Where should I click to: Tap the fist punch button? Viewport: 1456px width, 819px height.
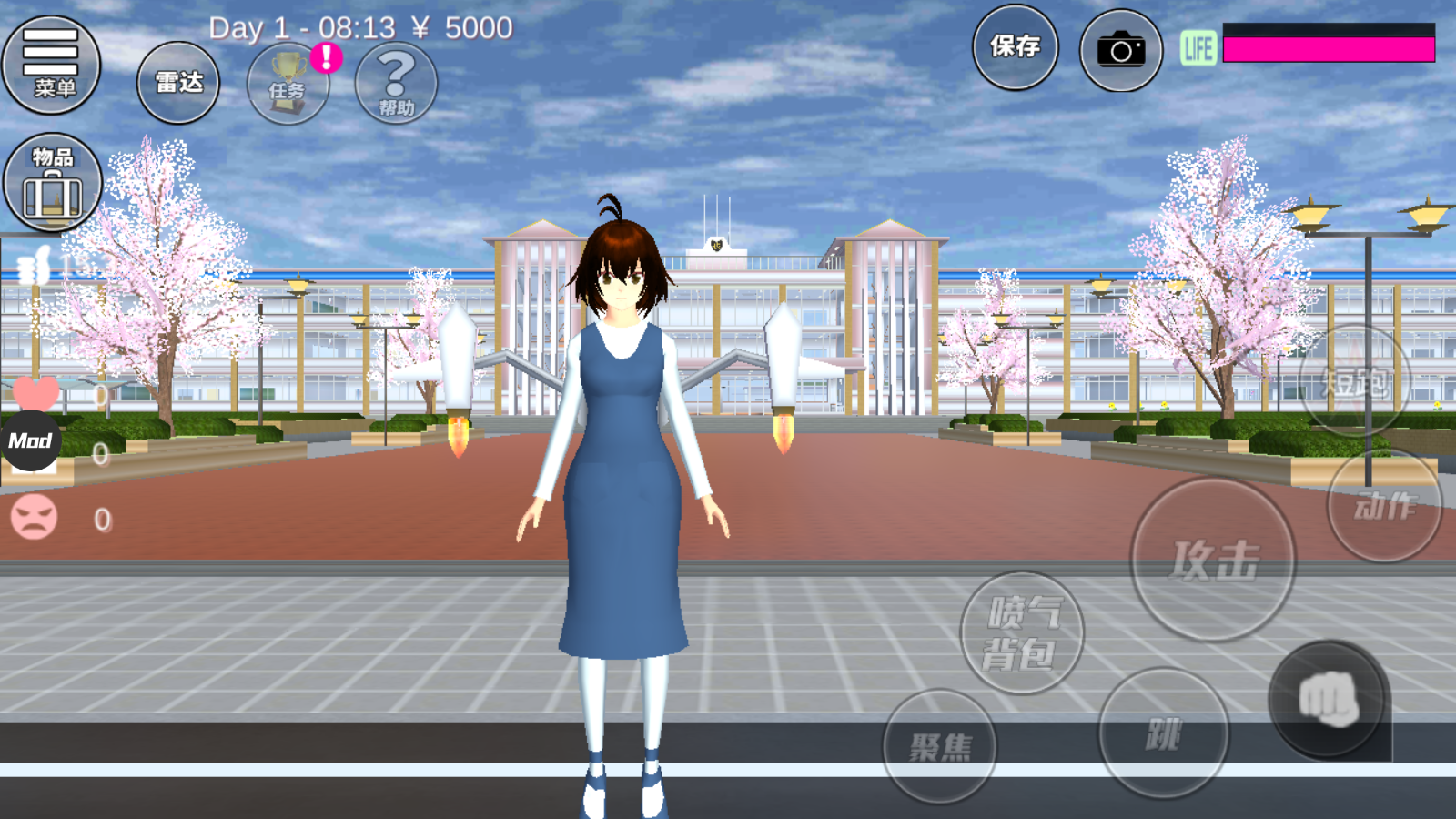point(1329,701)
